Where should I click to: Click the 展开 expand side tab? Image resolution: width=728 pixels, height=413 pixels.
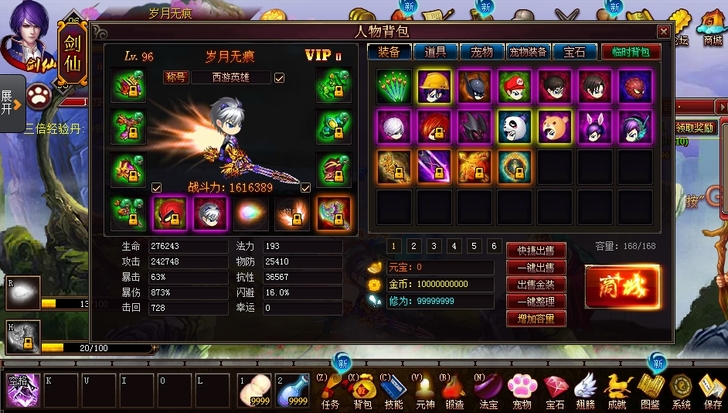tap(8, 102)
